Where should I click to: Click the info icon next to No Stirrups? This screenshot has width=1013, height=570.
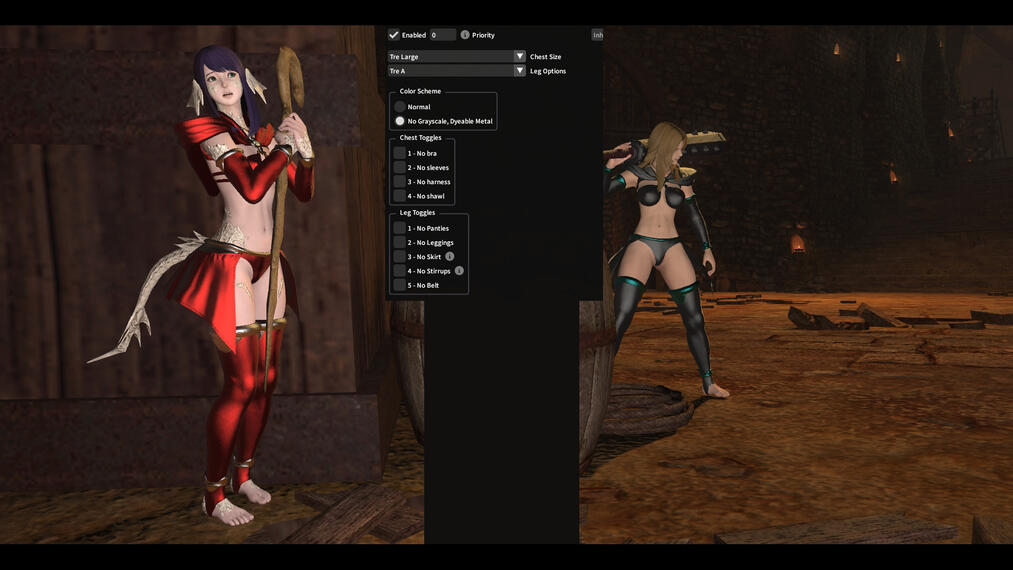(459, 271)
